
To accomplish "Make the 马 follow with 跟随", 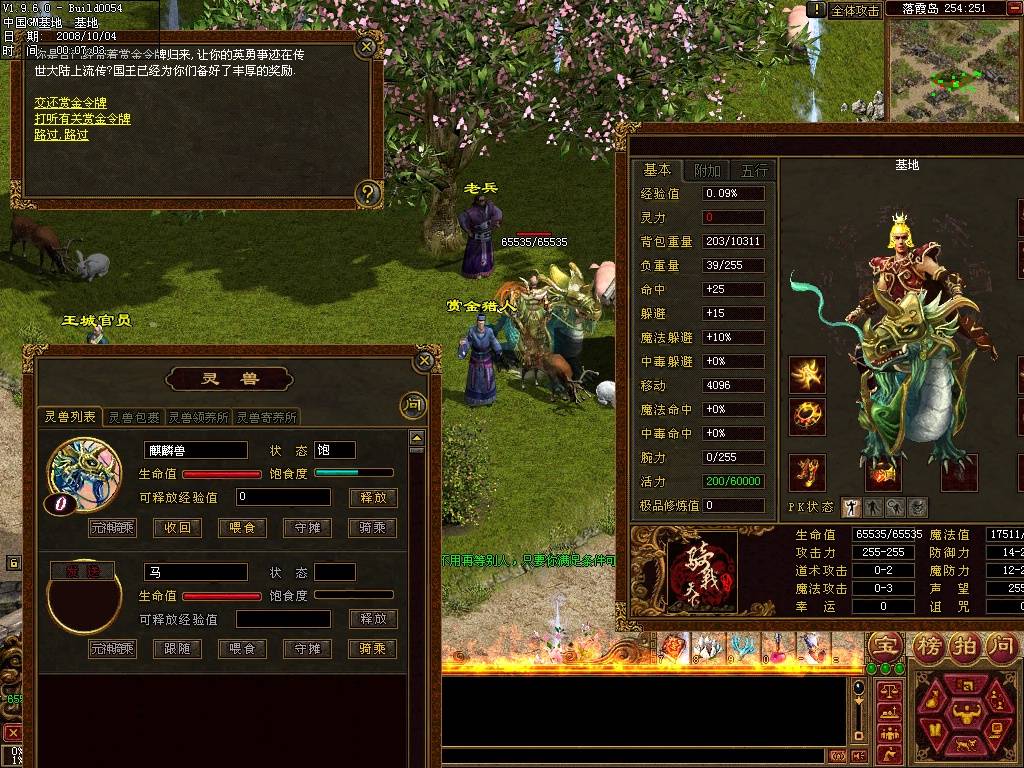I will (177, 649).
